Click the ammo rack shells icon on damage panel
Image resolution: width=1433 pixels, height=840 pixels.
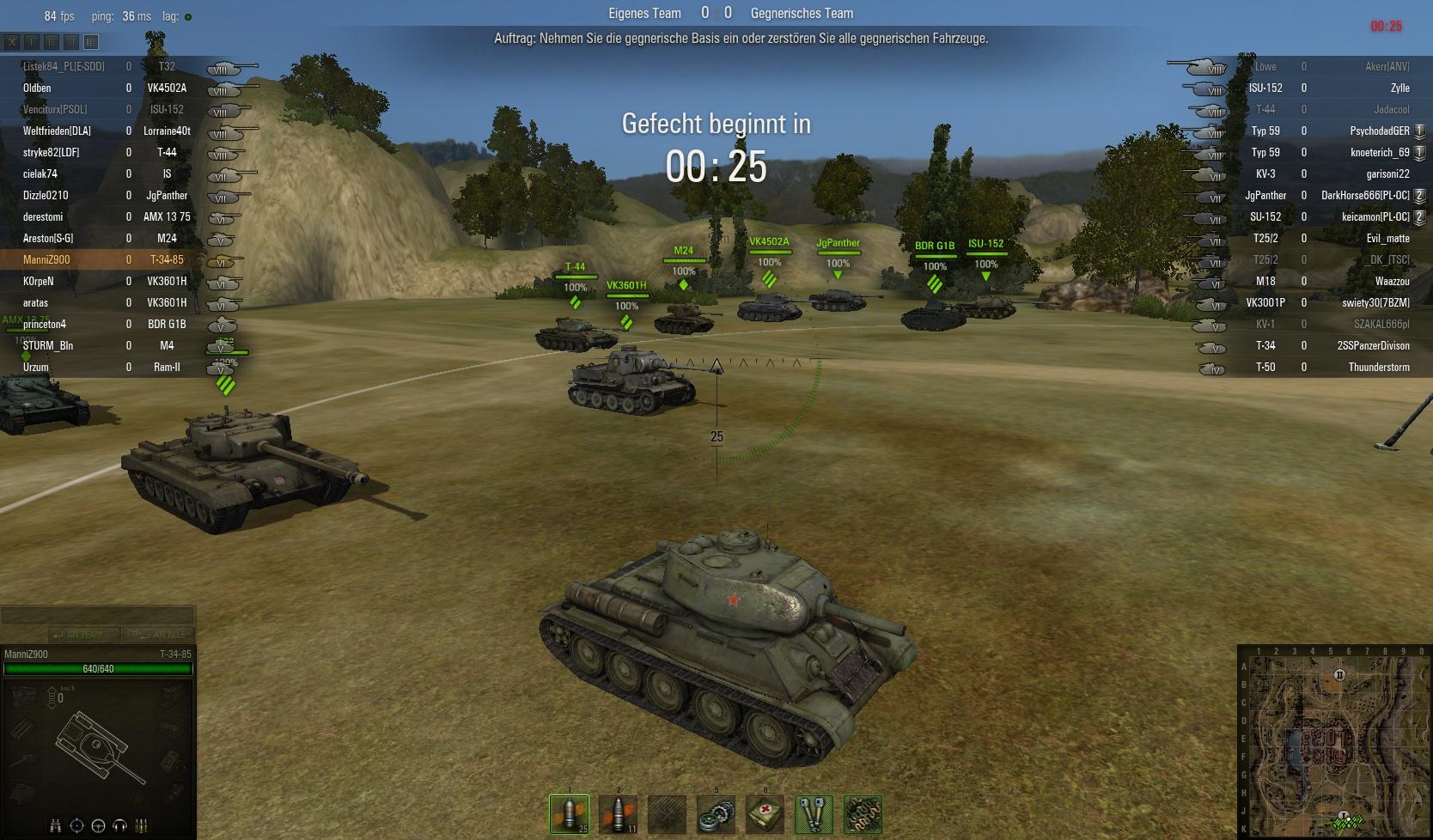(141, 825)
